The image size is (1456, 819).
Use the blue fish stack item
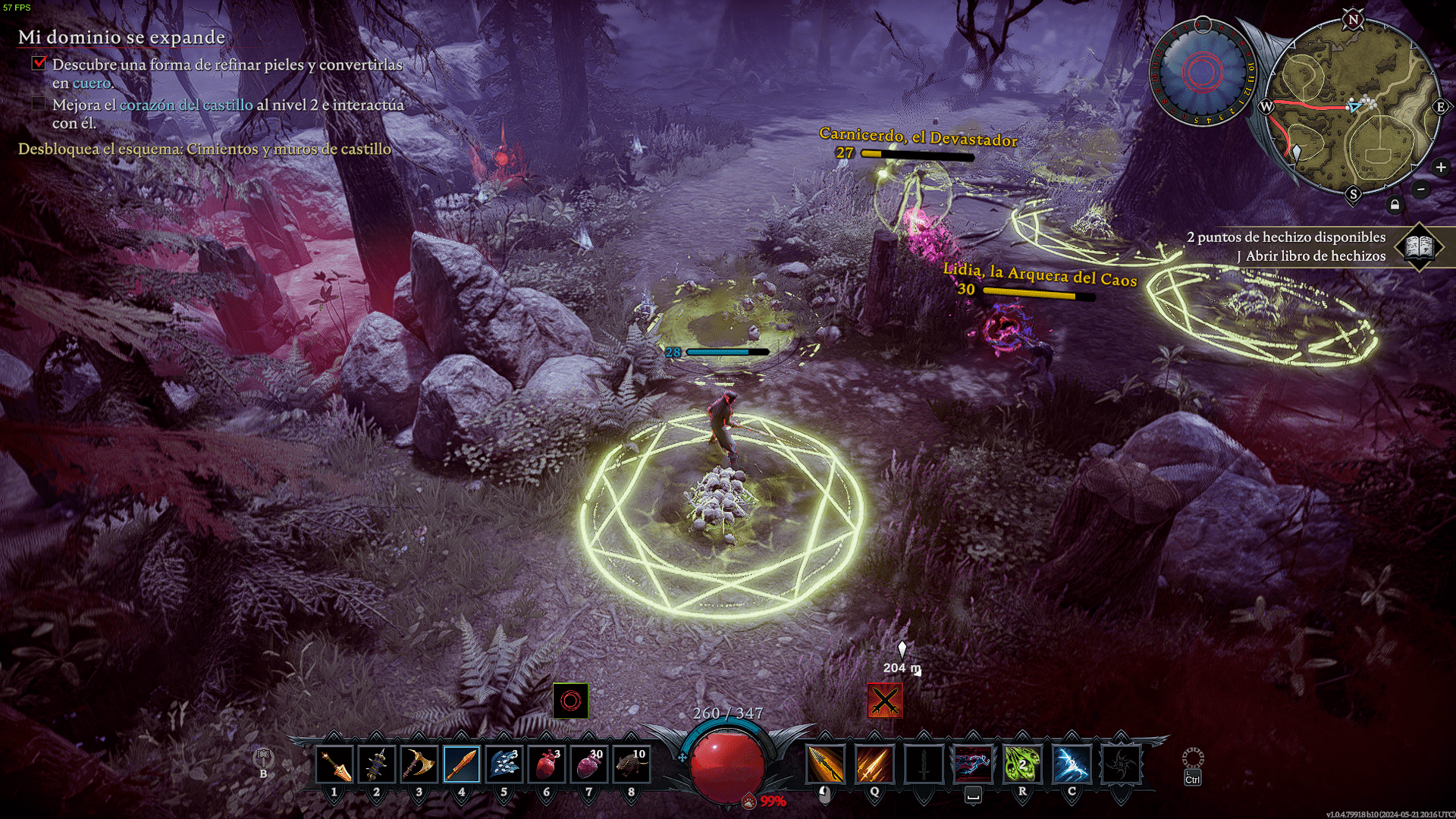click(504, 764)
